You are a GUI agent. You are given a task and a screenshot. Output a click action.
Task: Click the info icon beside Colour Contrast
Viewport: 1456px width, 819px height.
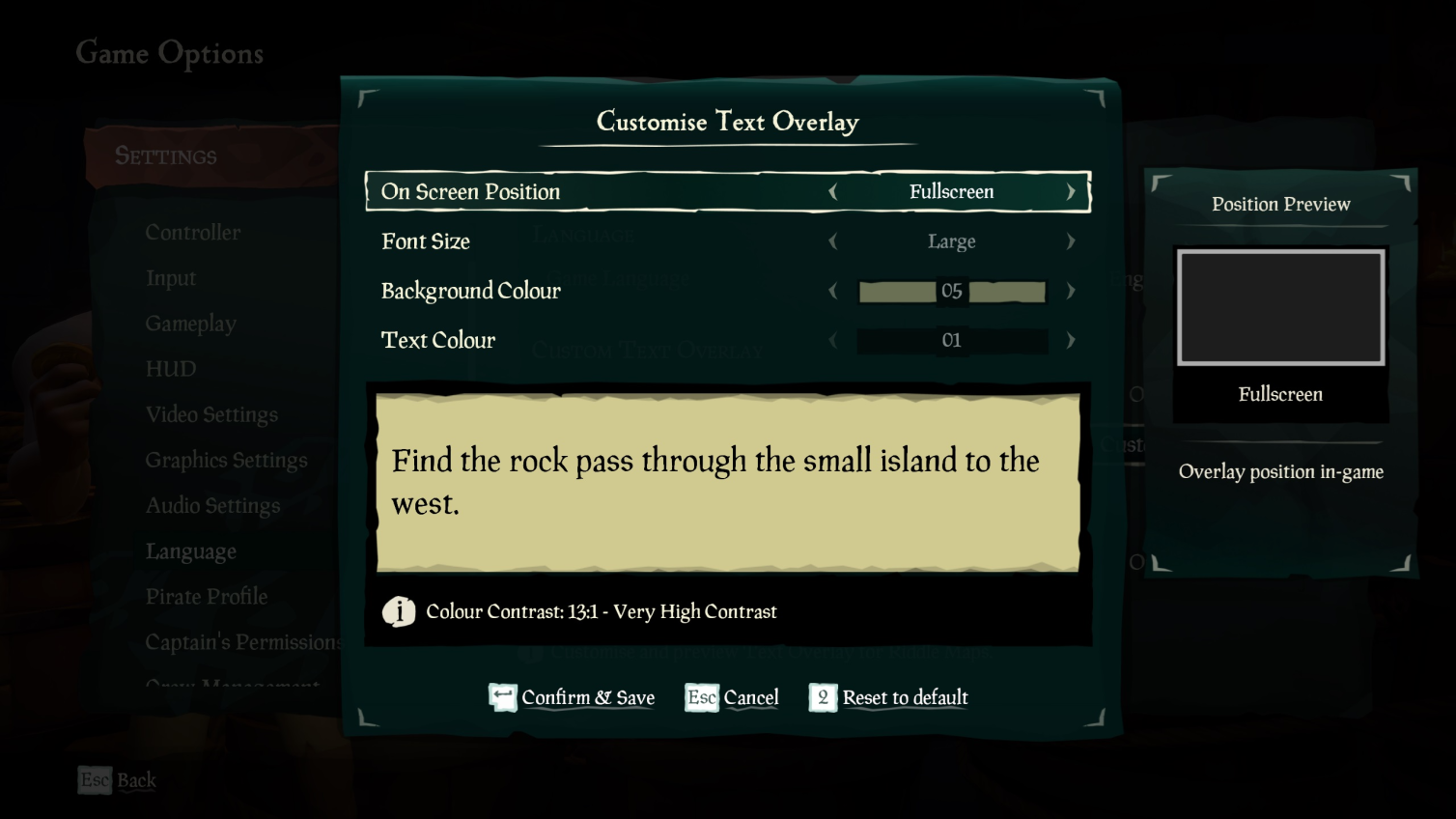point(400,610)
